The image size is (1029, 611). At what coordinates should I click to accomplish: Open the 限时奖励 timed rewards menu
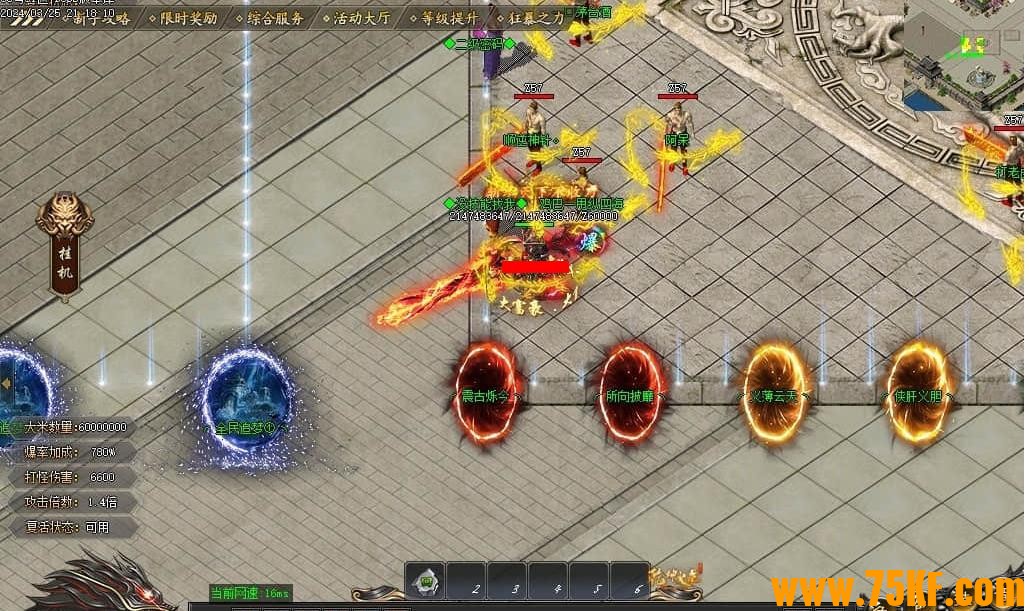tap(188, 18)
